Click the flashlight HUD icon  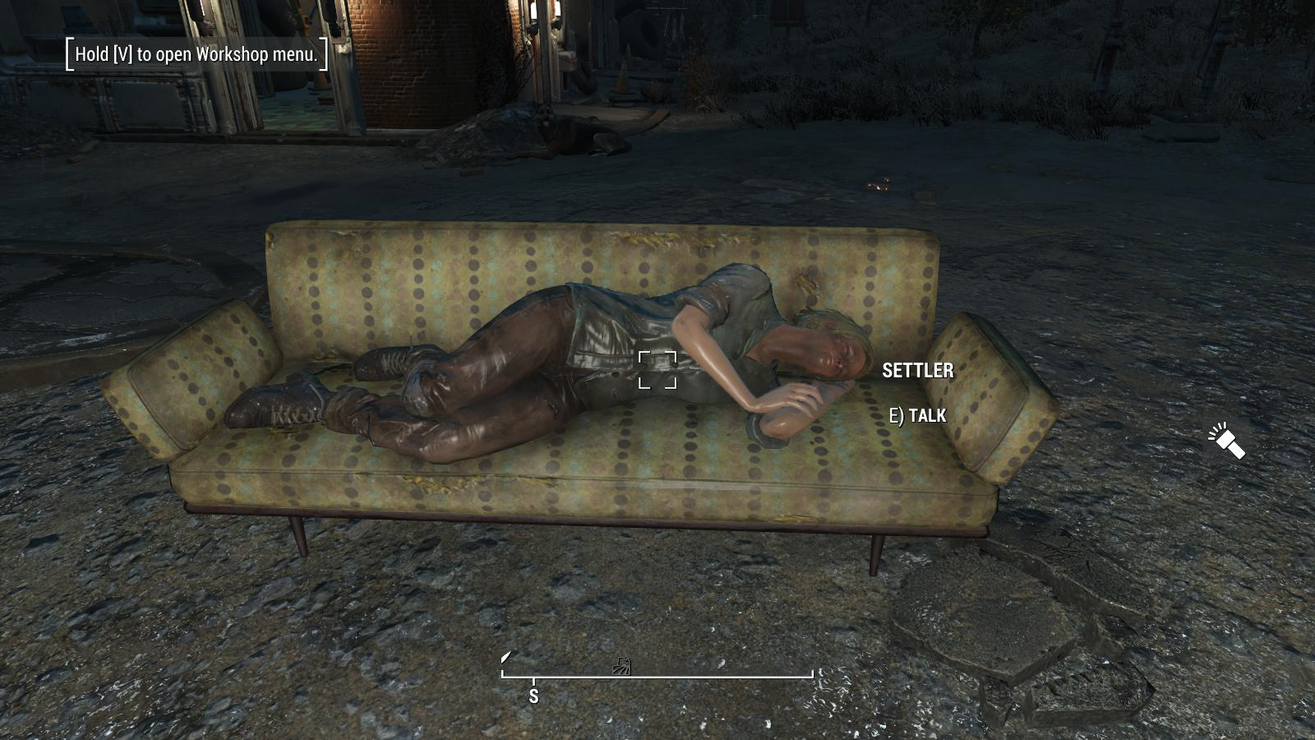[x=1227, y=440]
